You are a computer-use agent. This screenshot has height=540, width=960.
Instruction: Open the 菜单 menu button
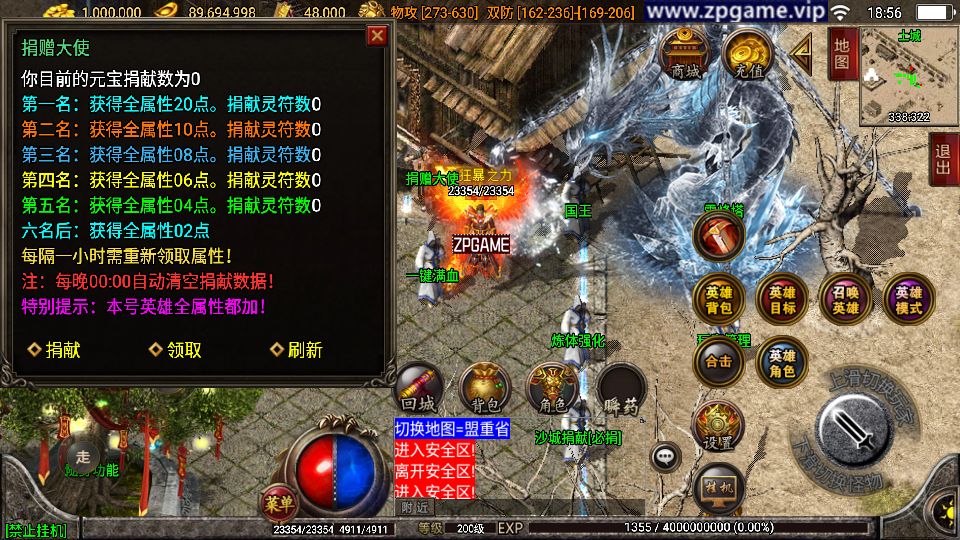tap(279, 500)
